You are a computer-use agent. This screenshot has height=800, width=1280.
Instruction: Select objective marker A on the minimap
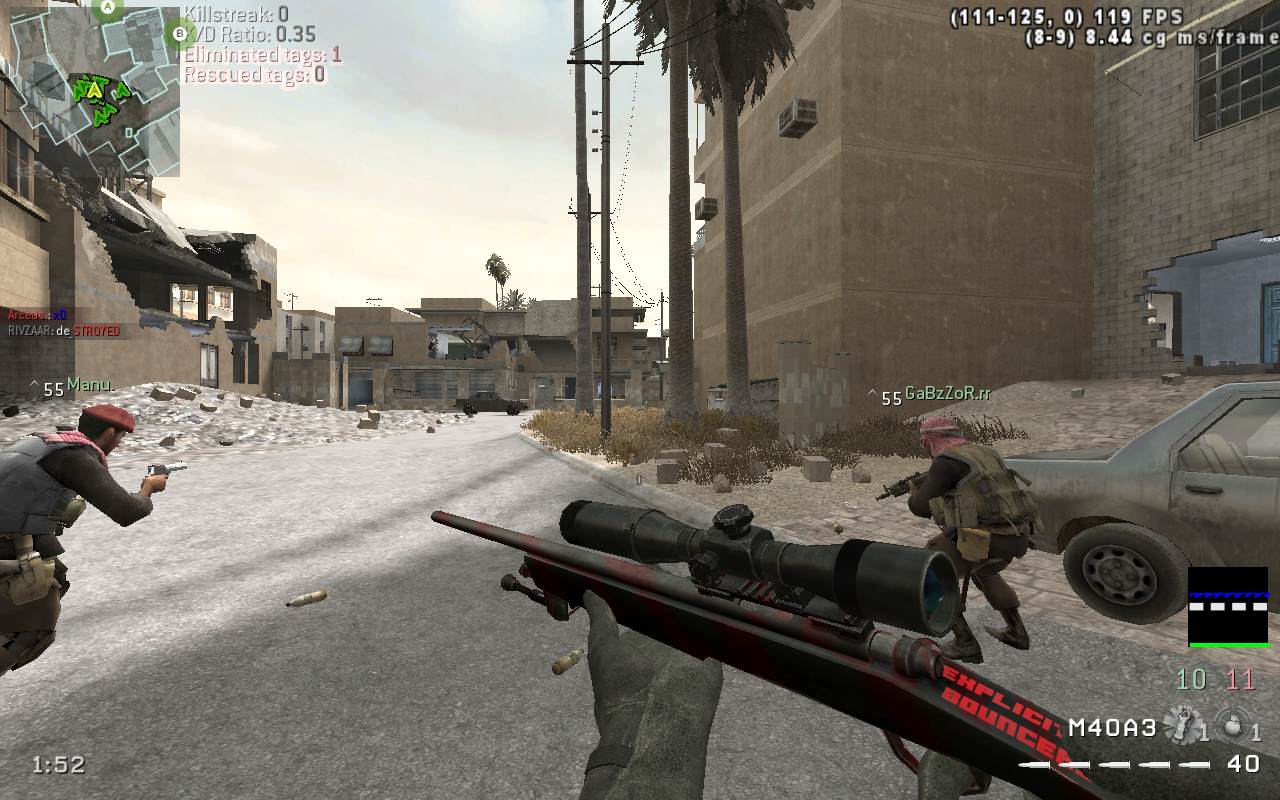pos(109,8)
